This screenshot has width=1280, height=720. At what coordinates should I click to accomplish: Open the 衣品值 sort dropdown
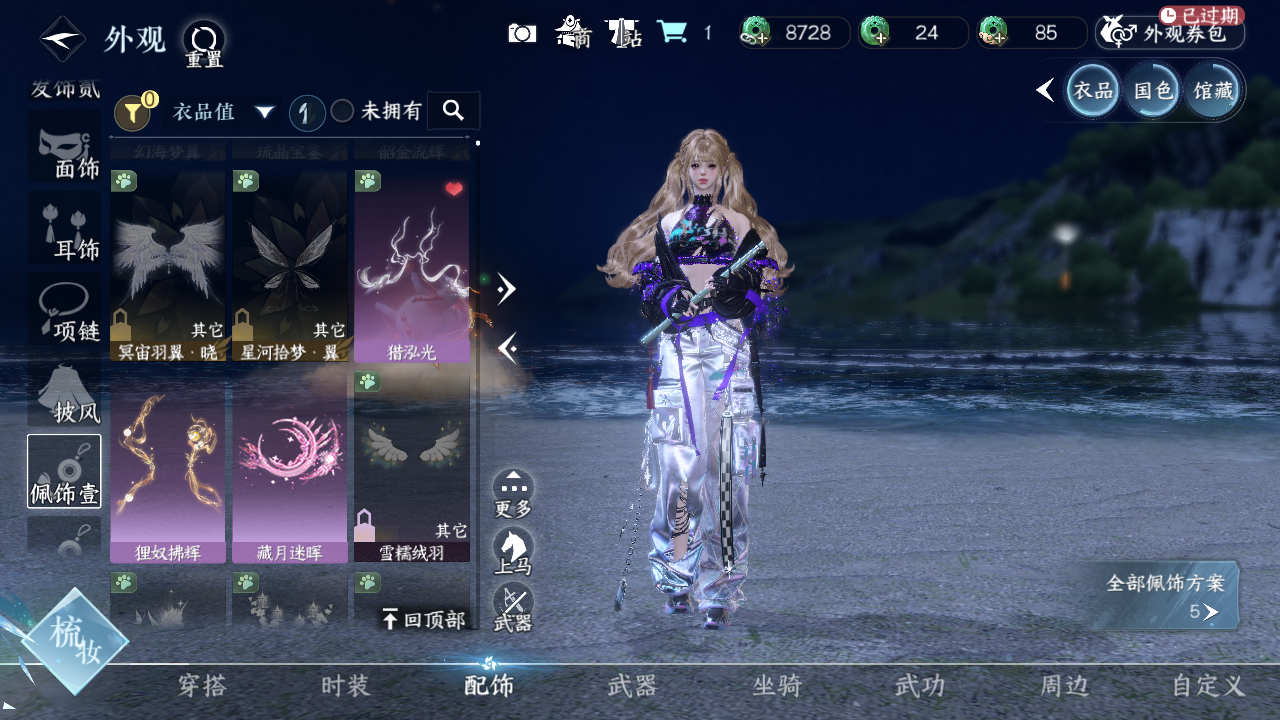pyautogui.click(x=222, y=111)
